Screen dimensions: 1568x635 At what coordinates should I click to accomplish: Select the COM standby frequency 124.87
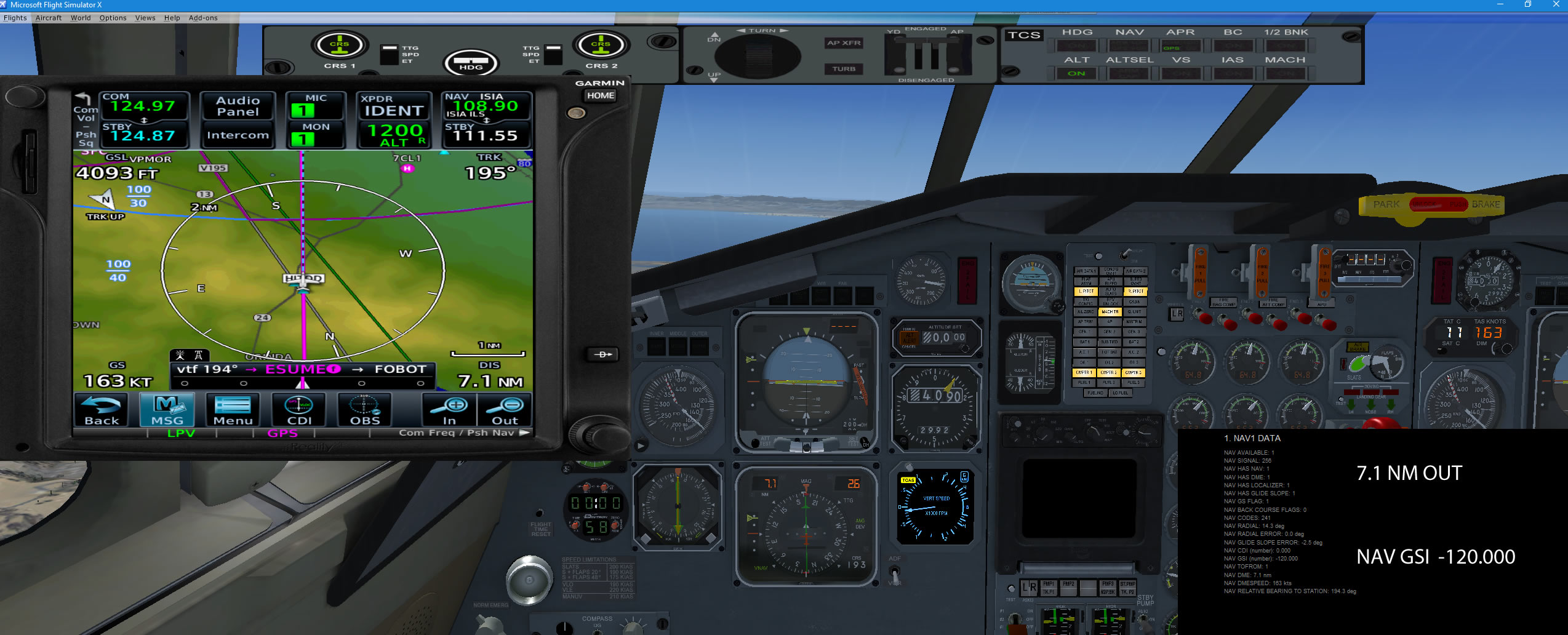tap(144, 135)
